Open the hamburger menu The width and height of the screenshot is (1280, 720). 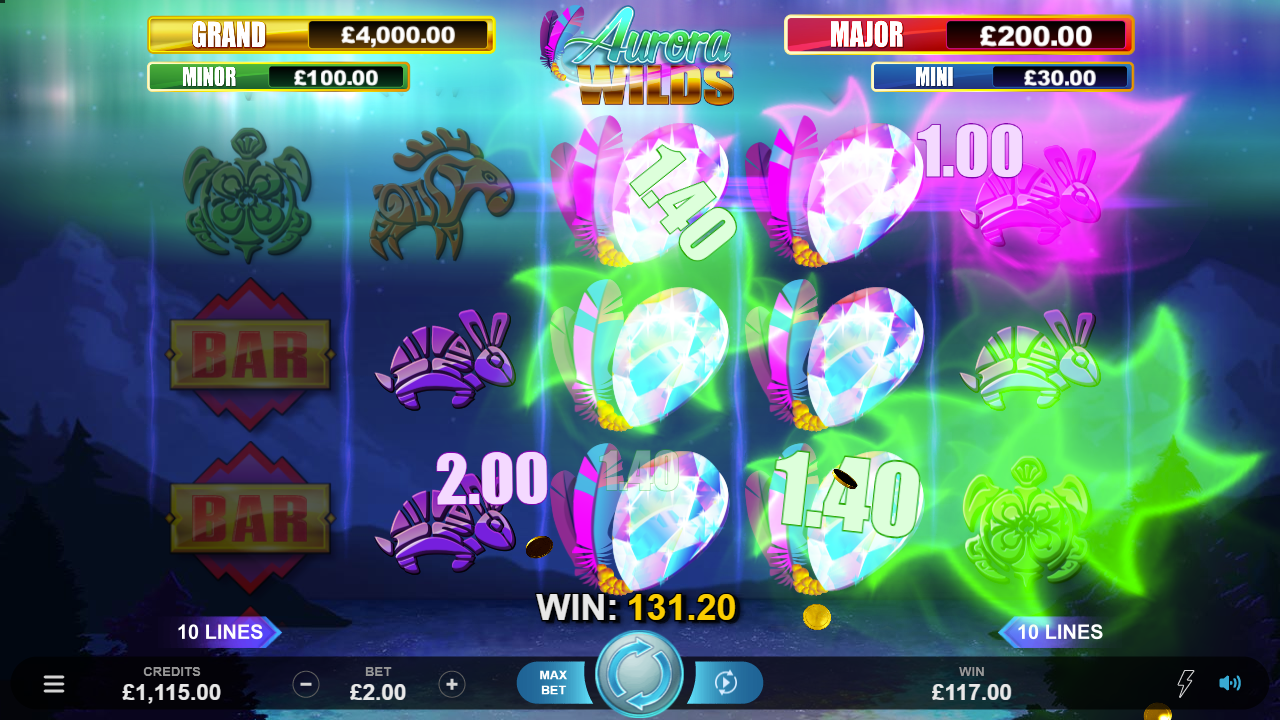coord(54,684)
